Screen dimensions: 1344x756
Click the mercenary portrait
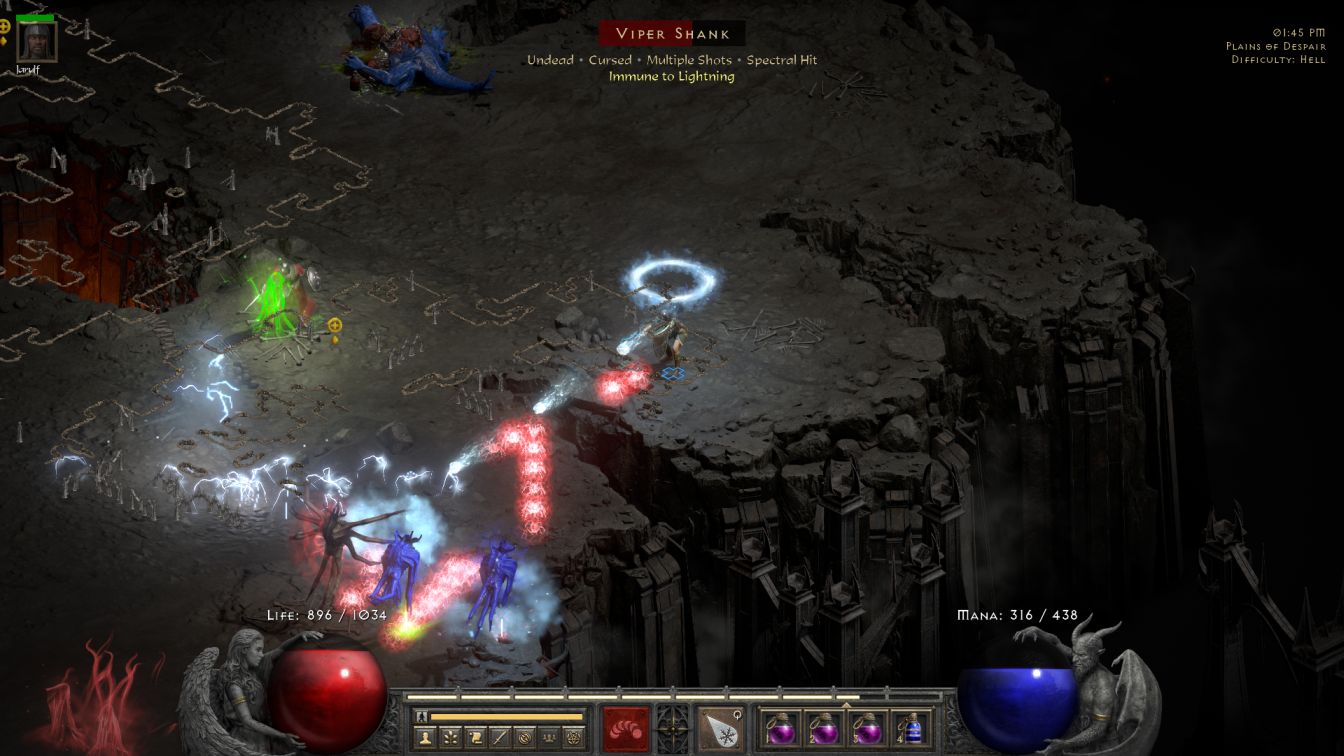tap(36, 41)
